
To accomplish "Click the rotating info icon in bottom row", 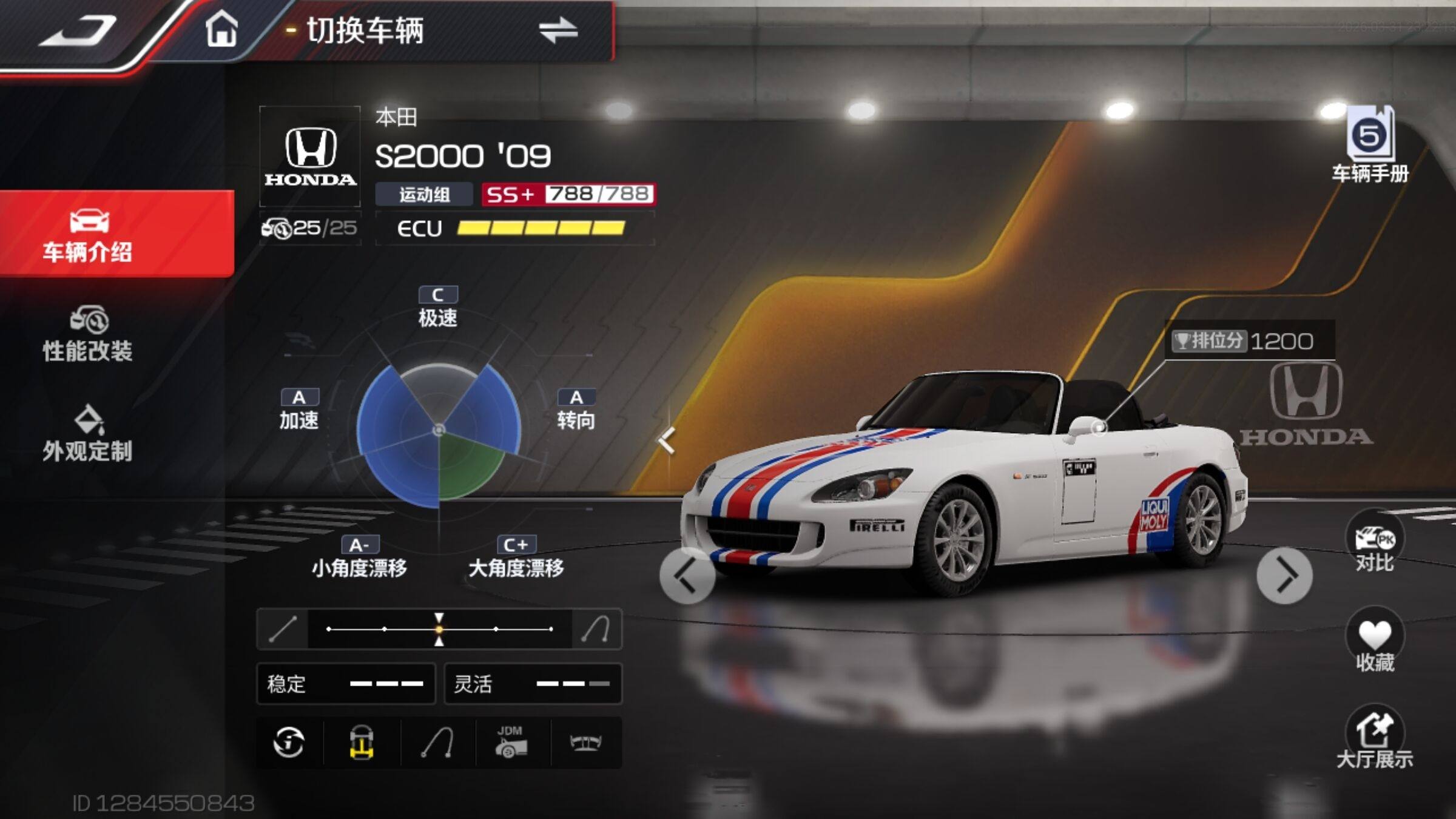I will click(289, 743).
